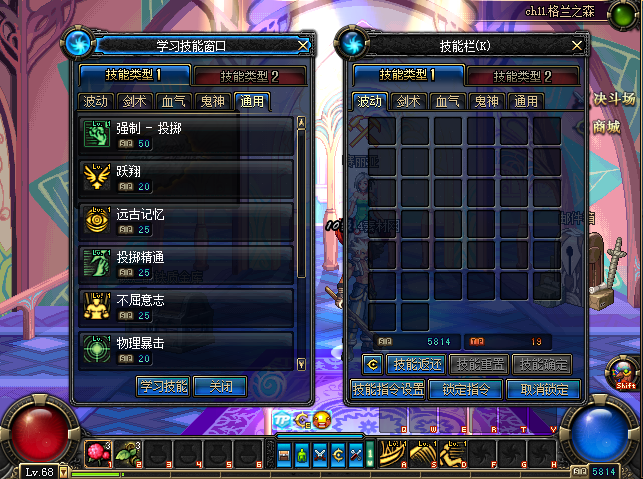Image resolution: width=643 pixels, height=479 pixels.
Task: Open 技能指令设置
Action: pos(389,389)
